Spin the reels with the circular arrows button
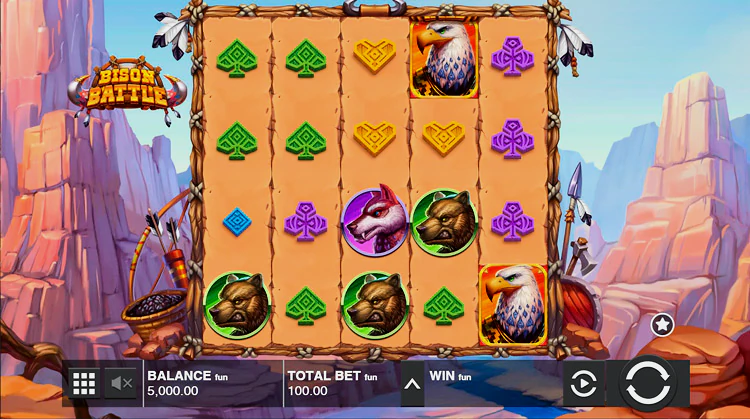The width and height of the screenshot is (750, 419). coord(648,383)
